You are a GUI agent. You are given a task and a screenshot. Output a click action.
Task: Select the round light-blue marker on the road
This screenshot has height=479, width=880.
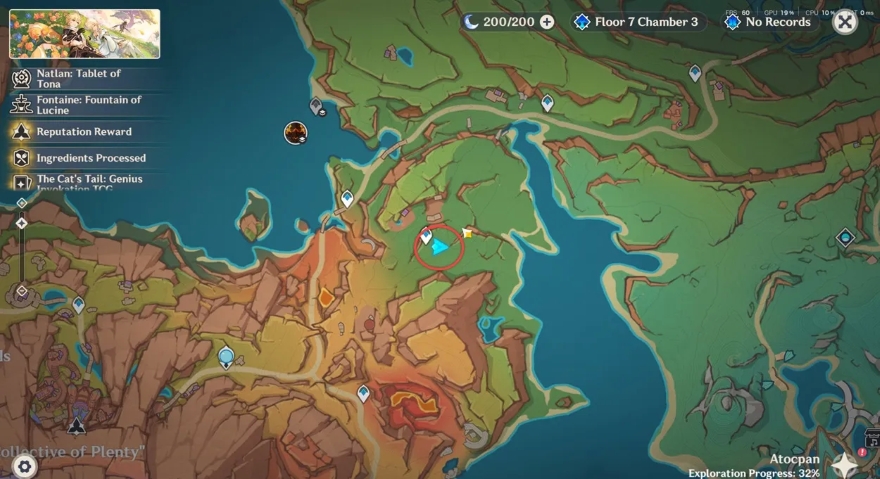pyautogui.click(x=227, y=355)
